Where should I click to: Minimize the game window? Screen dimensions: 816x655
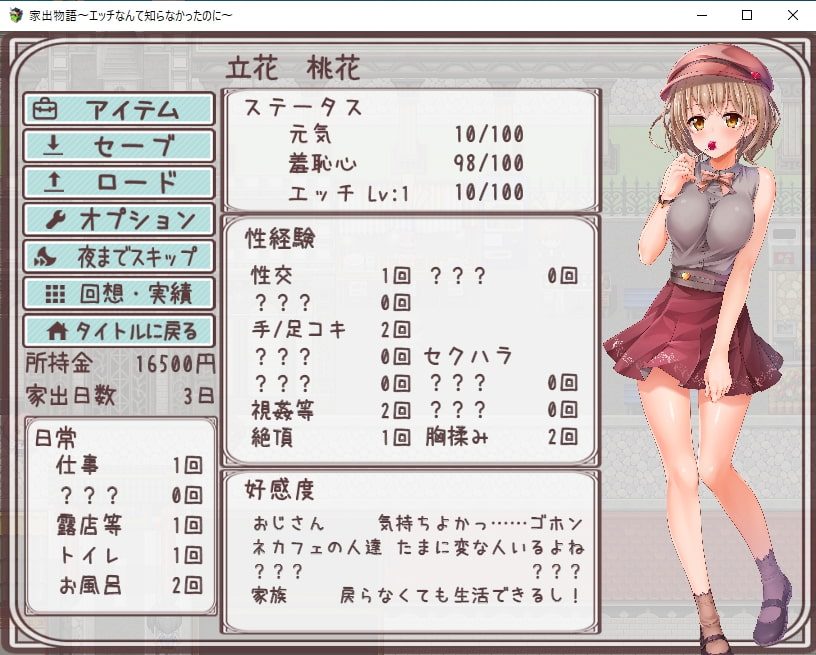[x=700, y=15]
